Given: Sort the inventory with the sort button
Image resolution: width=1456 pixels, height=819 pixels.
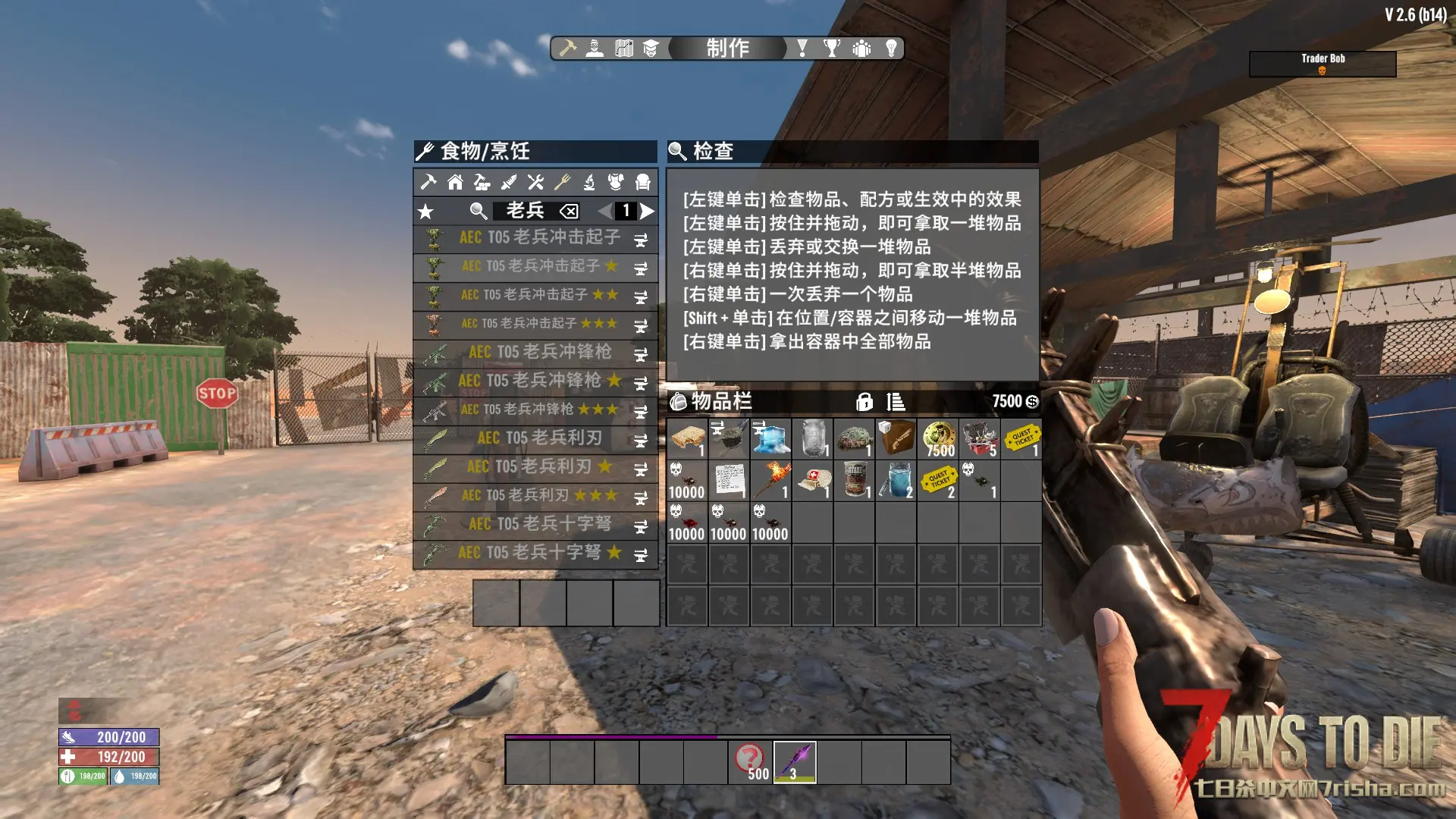Looking at the screenshot, I should tap(896, 402).
